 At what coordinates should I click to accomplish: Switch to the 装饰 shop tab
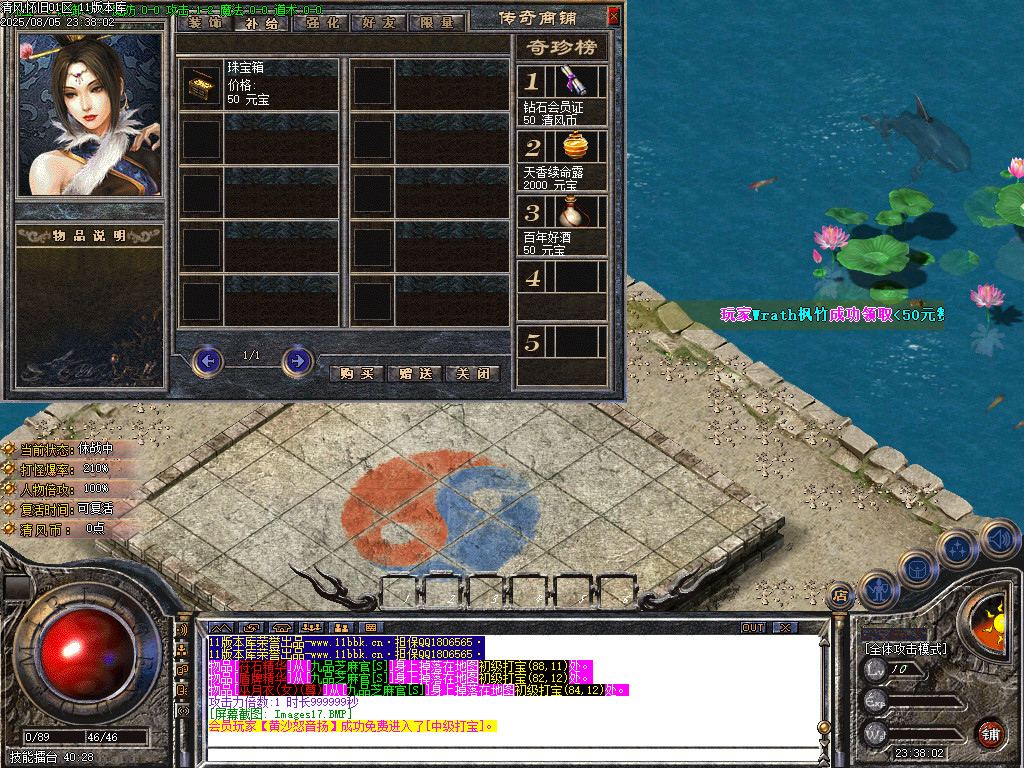click(203, 22)
